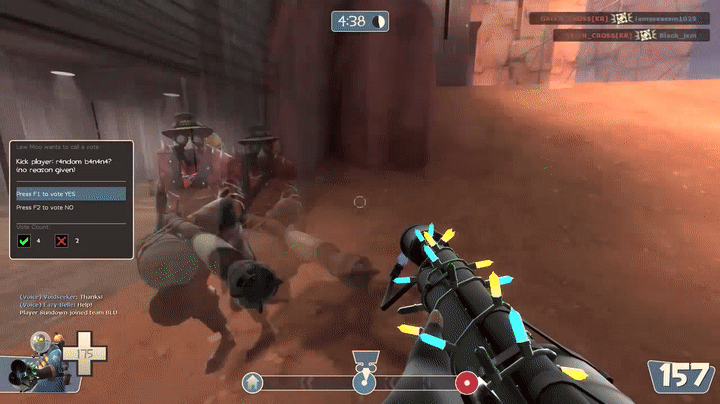Select the red end point on payload track

465,382
